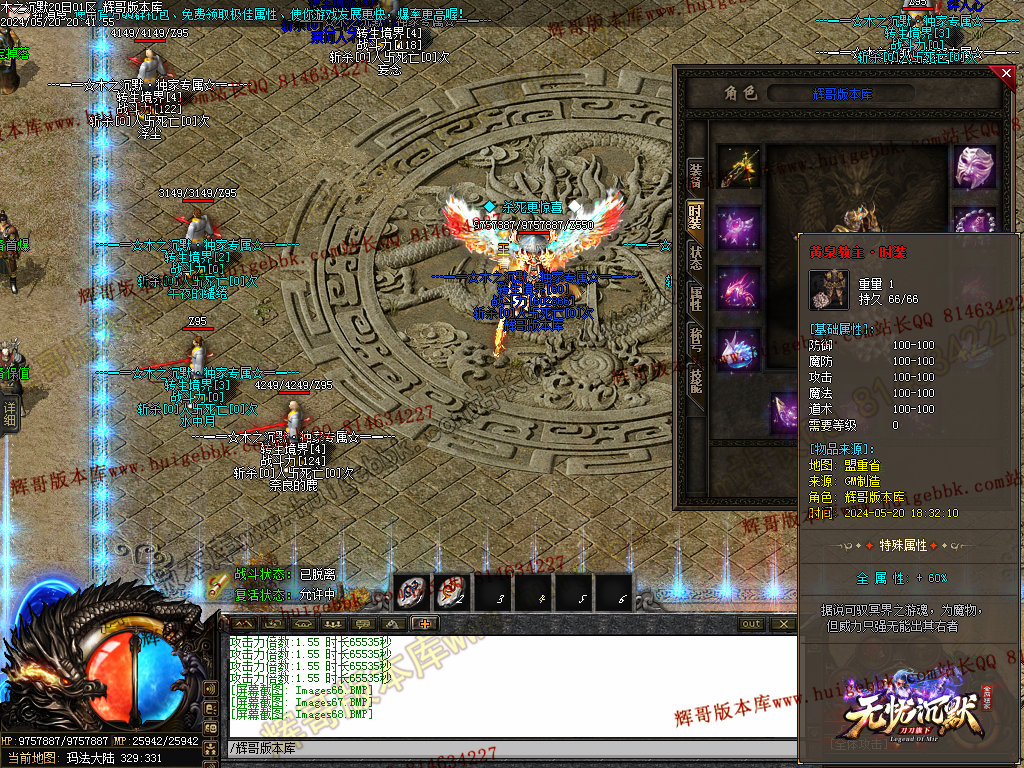The width and height of the screenshot is (1024, 768).
Task: Toggle the speaker sound button
Action: point(210,689)
